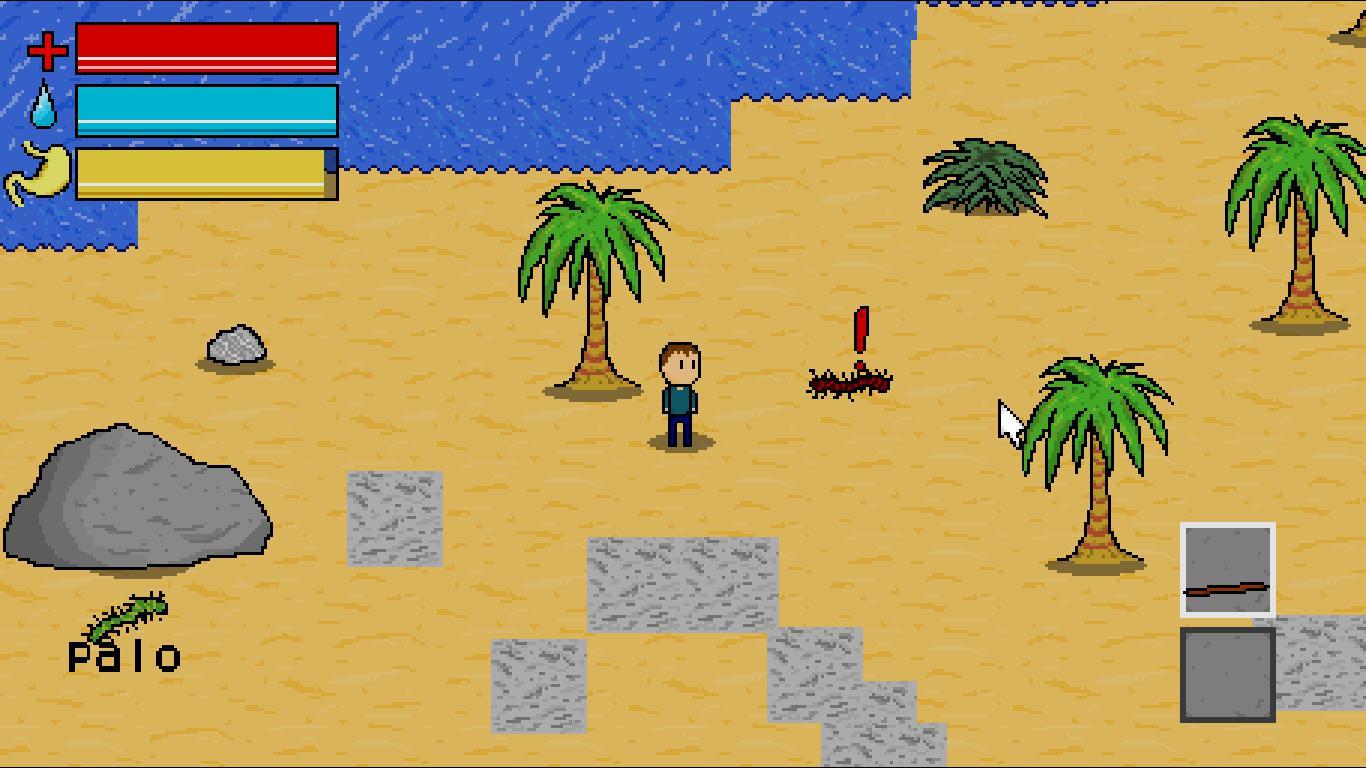This screenshot has width=1366, height=768.
Task: Click the dark green bush near the top
Action: pos(985,175)
